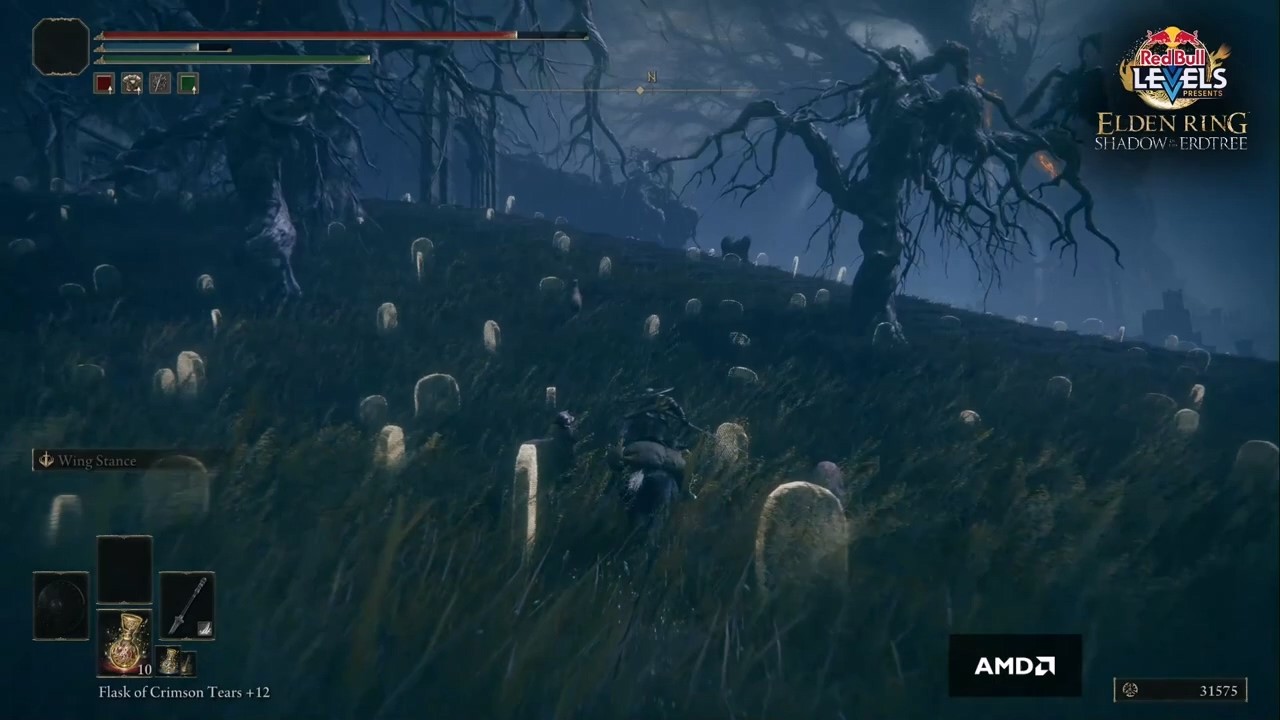Activate the Wing Stance skill label
Image resolution: width=1280 pixels, height=720 pixels.
(96, 461)
